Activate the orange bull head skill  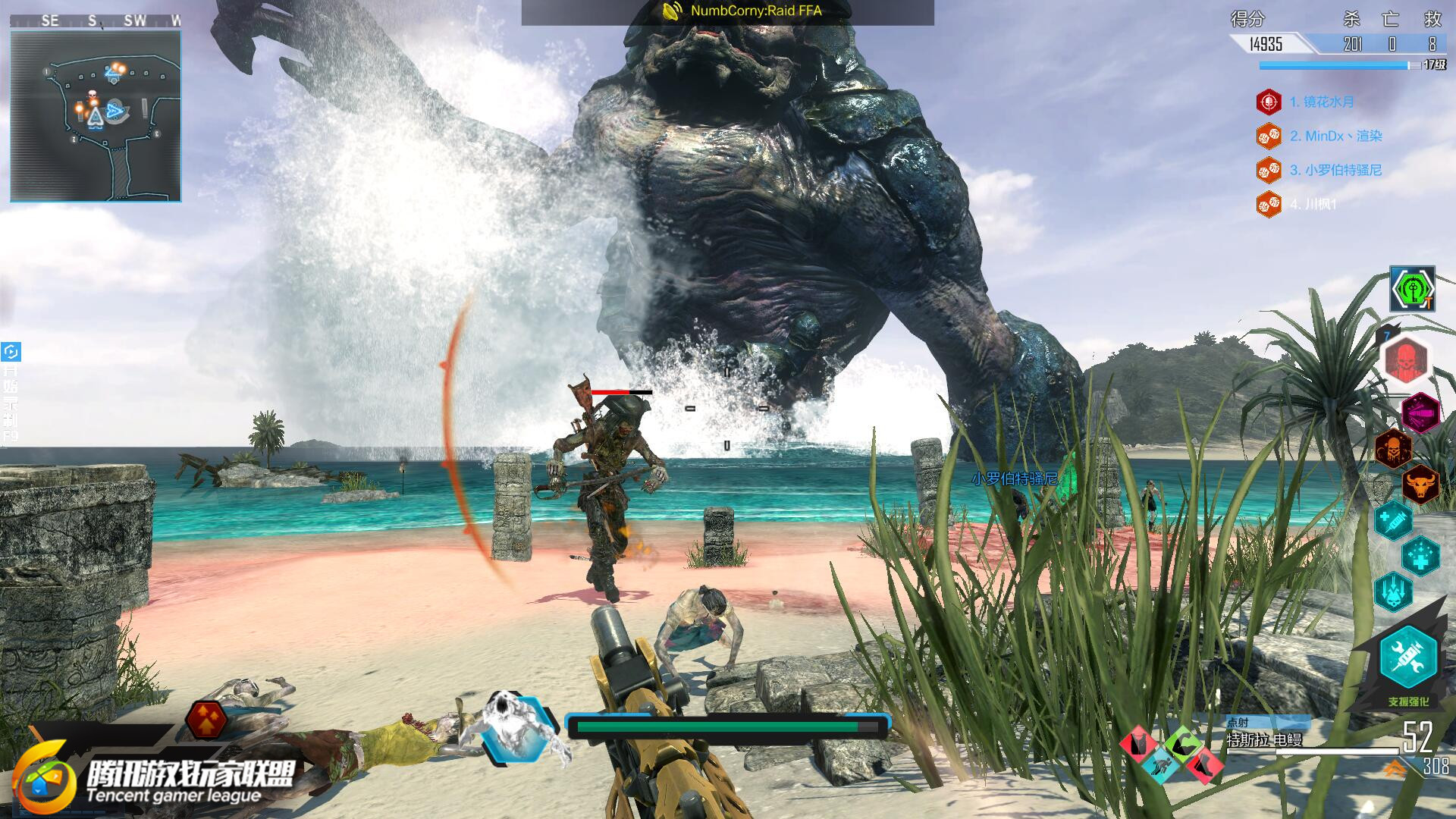[x=1420, y=484]
